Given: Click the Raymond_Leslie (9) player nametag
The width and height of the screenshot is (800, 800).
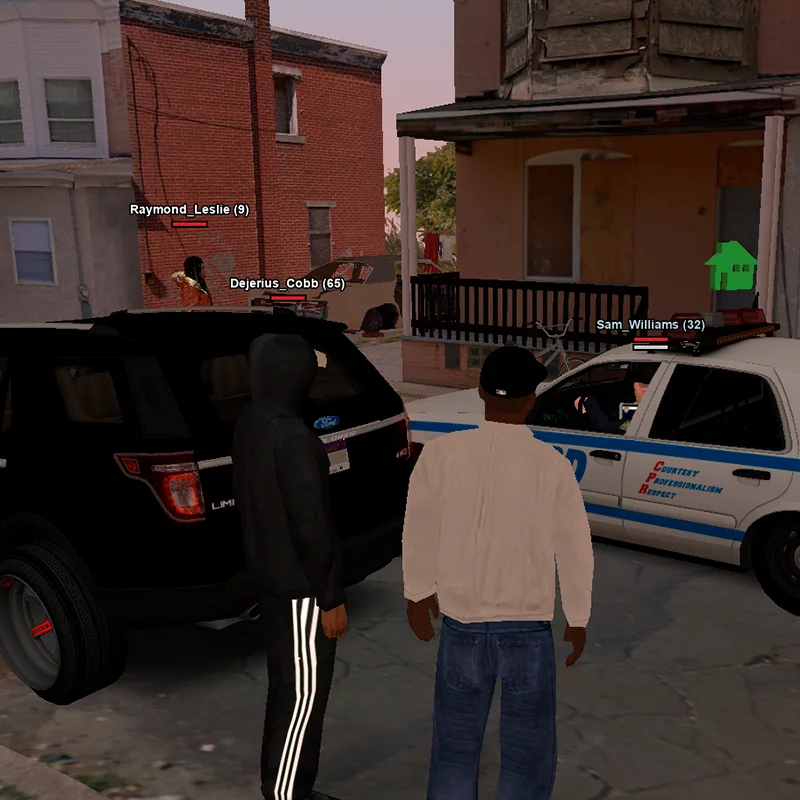Looking at the screenshot, I should tap(189, 210).
